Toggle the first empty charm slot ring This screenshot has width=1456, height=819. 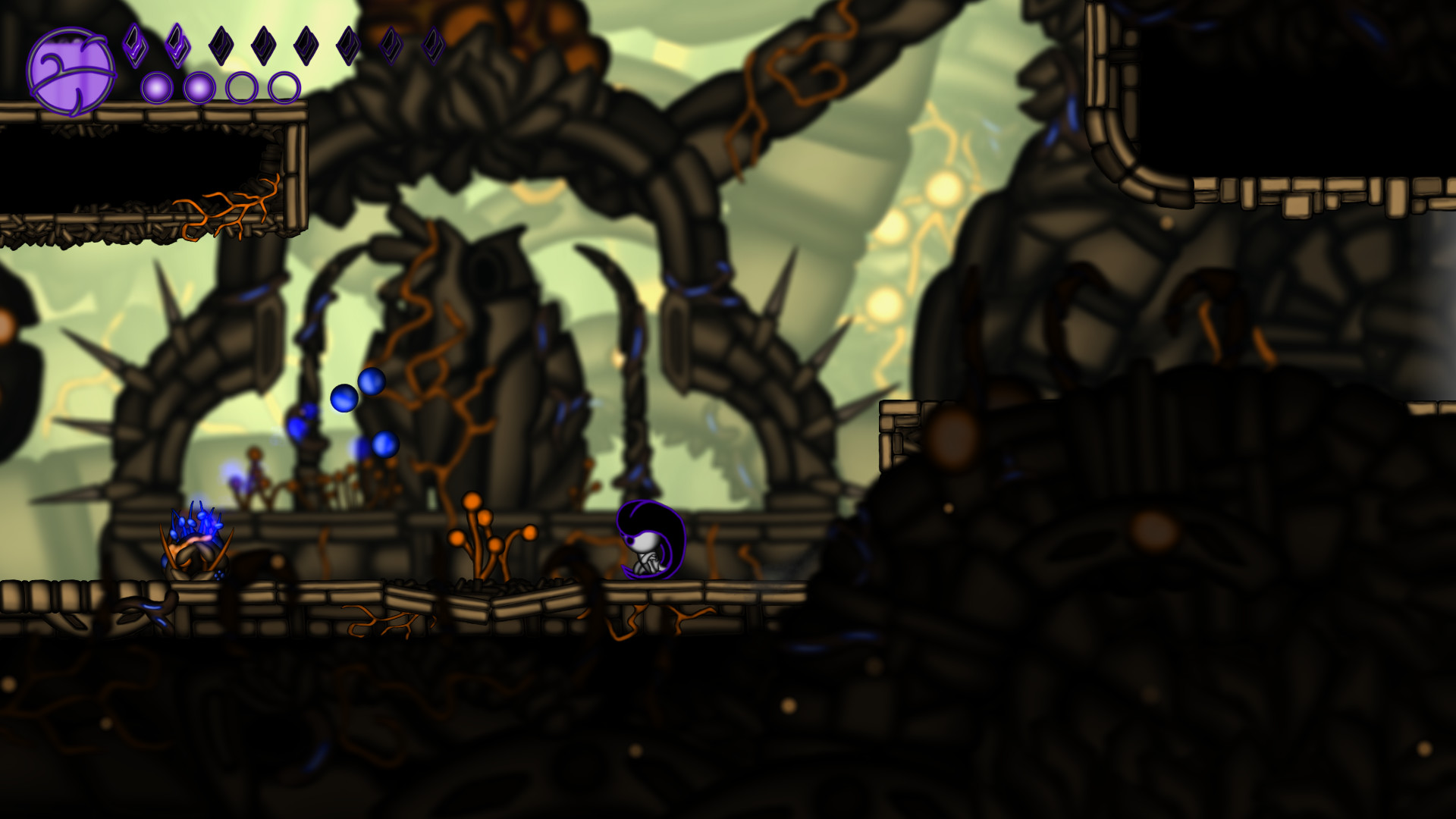point(242,86)
